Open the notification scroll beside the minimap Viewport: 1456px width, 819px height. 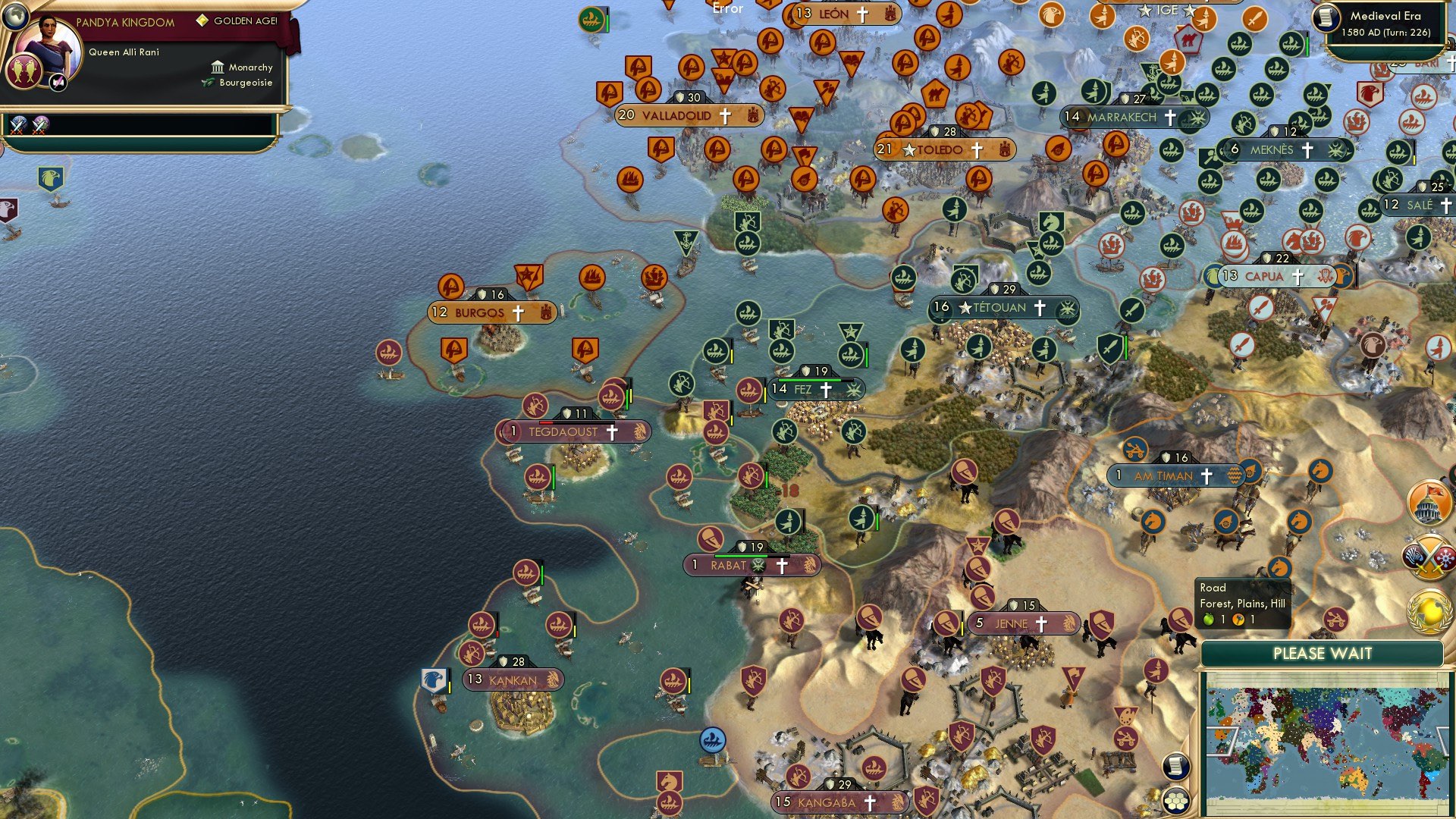(x=1175, y=766)
